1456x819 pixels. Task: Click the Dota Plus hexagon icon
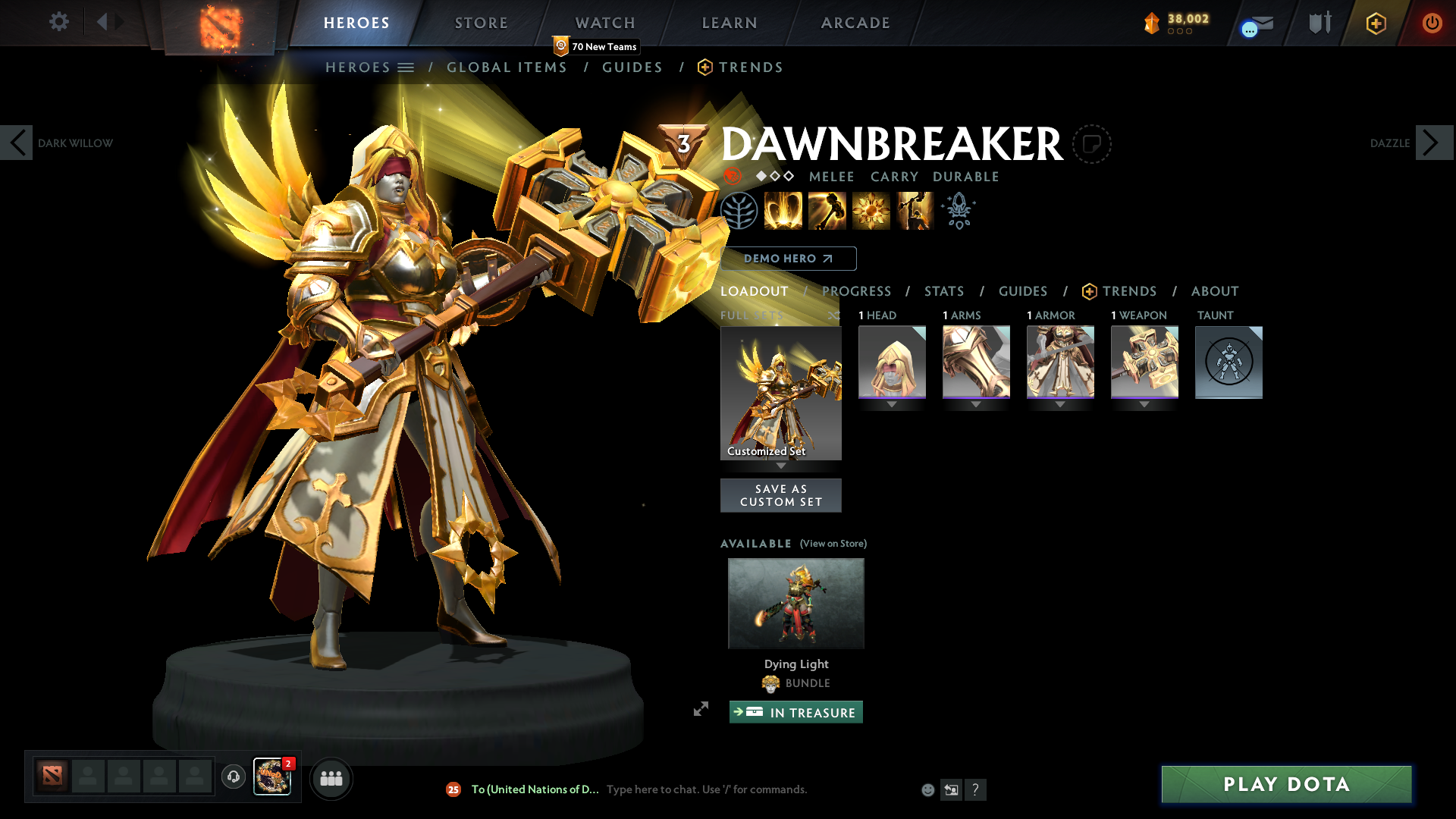pyautogui.click(x=1376, y=23)
